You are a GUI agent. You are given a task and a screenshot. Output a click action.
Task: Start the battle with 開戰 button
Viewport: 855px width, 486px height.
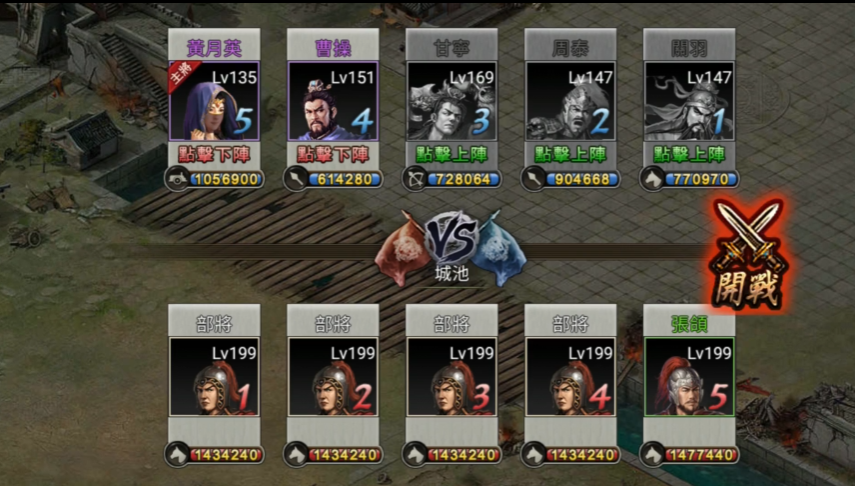(x=745, y=256)
